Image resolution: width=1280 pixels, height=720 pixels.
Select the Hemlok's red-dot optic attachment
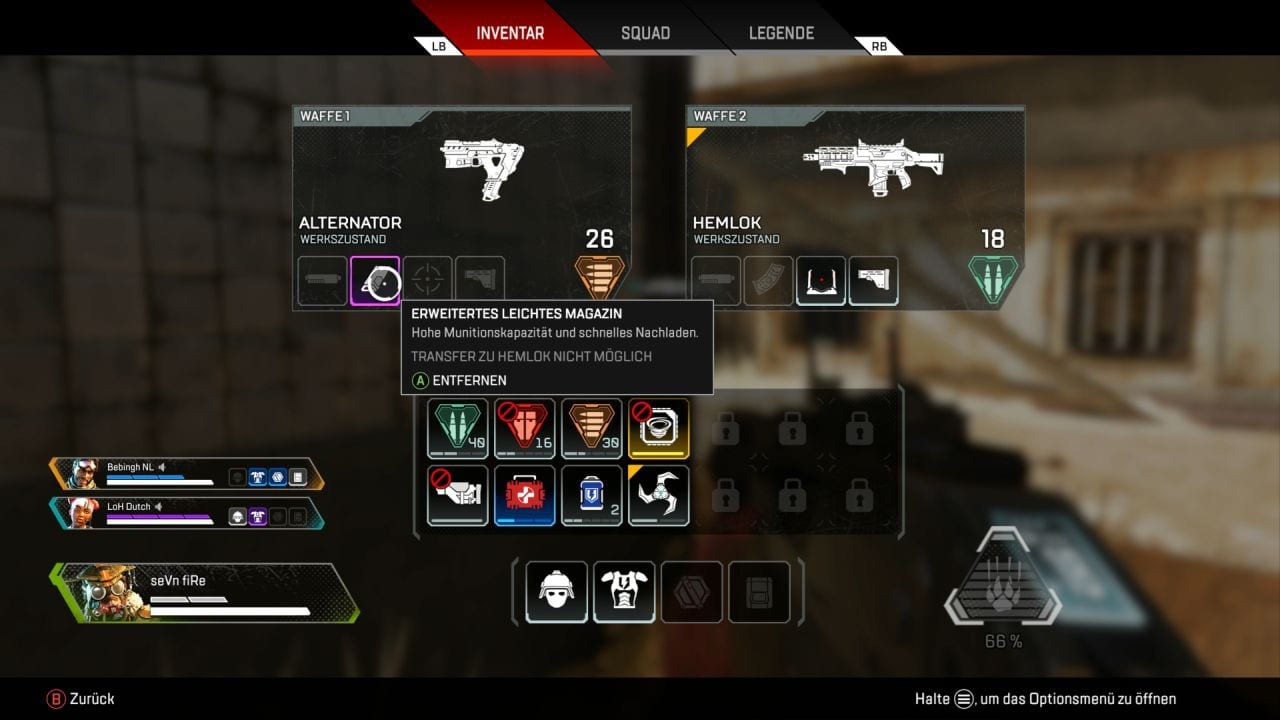[x=821, y=281]
